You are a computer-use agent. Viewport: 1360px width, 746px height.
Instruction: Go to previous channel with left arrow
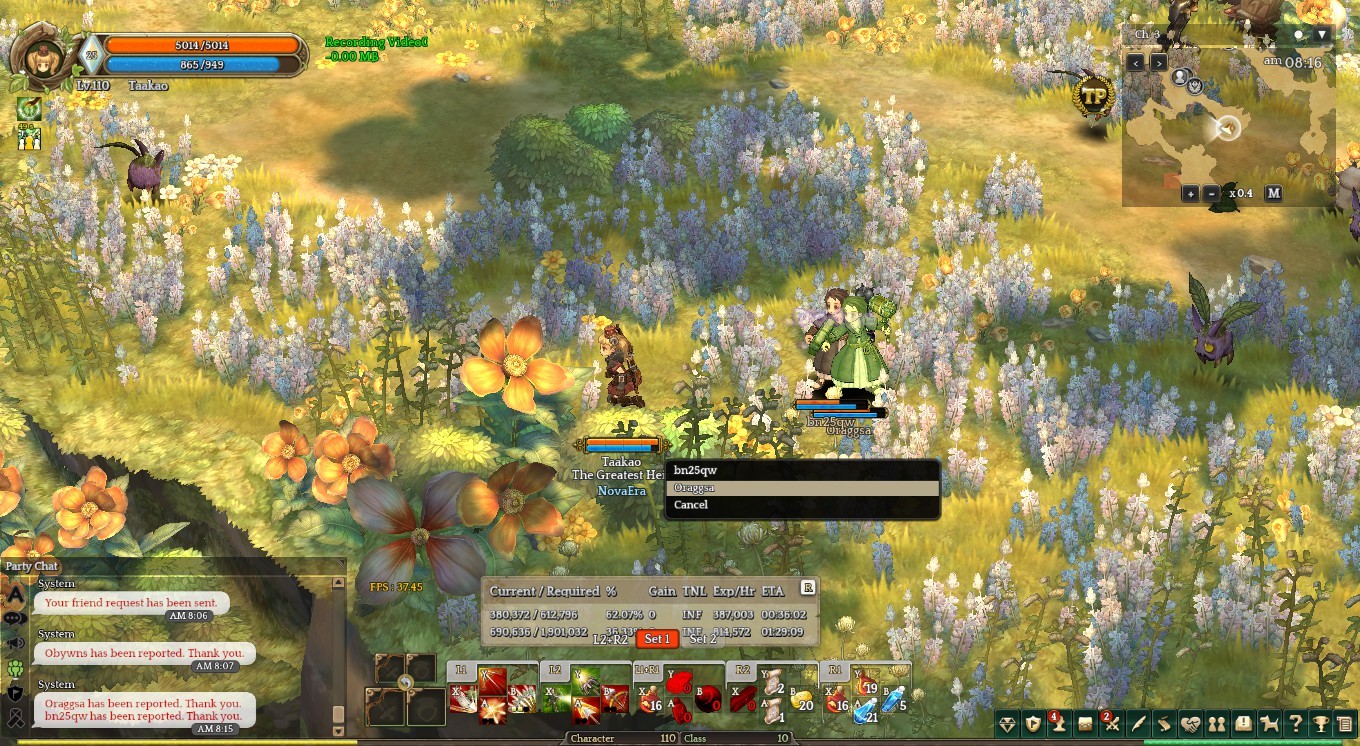1135,62
